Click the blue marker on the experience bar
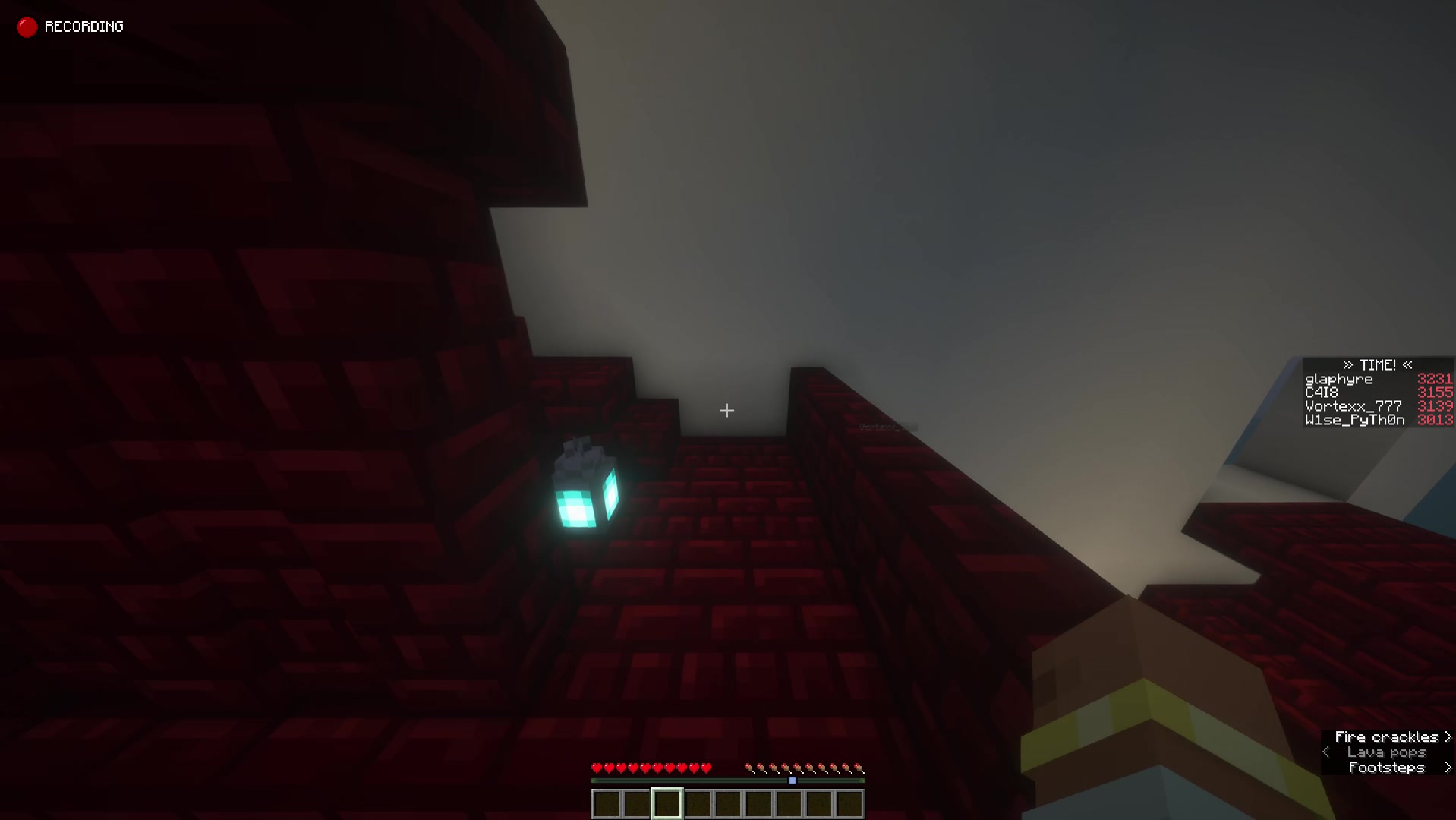The width and height of the screenshot is (1456, 820). (793, 779)
